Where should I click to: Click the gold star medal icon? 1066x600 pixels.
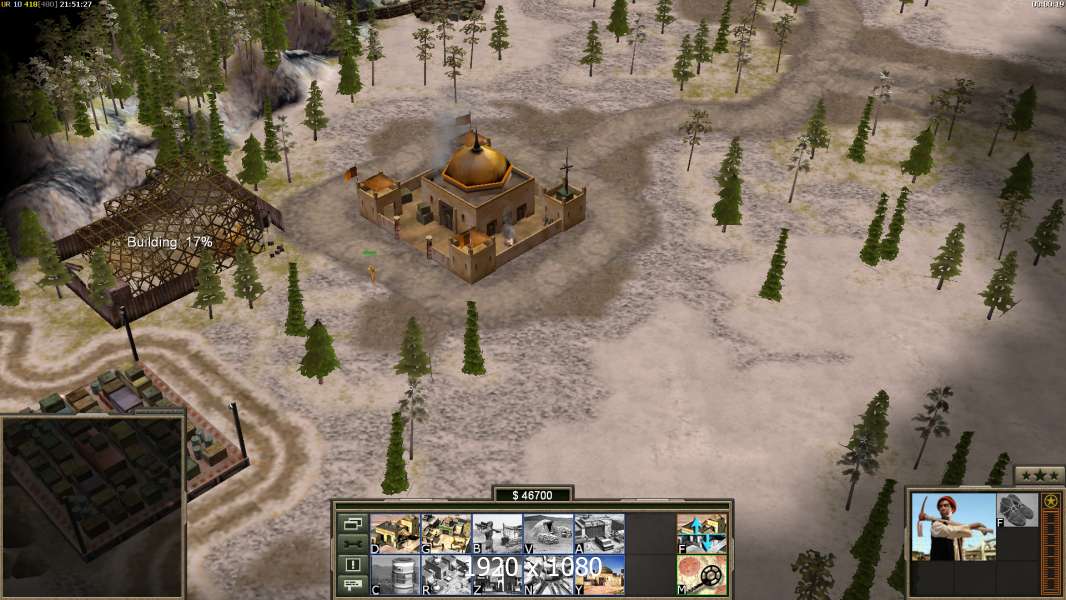[1051, 502]
